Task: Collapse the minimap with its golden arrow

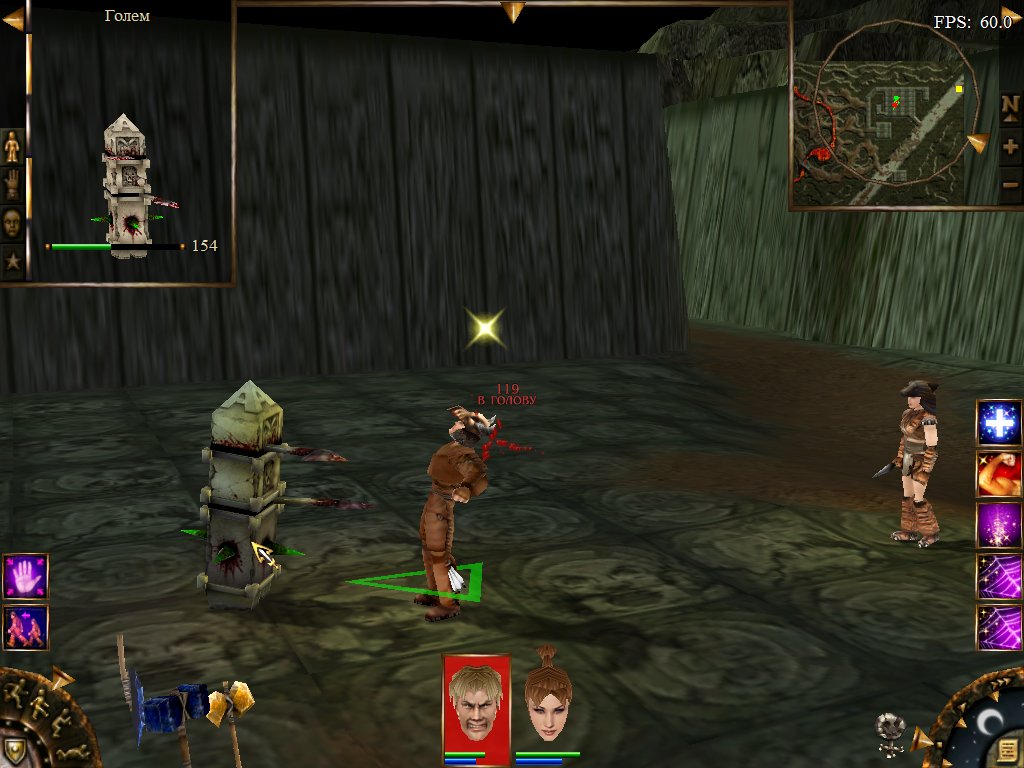Action: [978, 143]
